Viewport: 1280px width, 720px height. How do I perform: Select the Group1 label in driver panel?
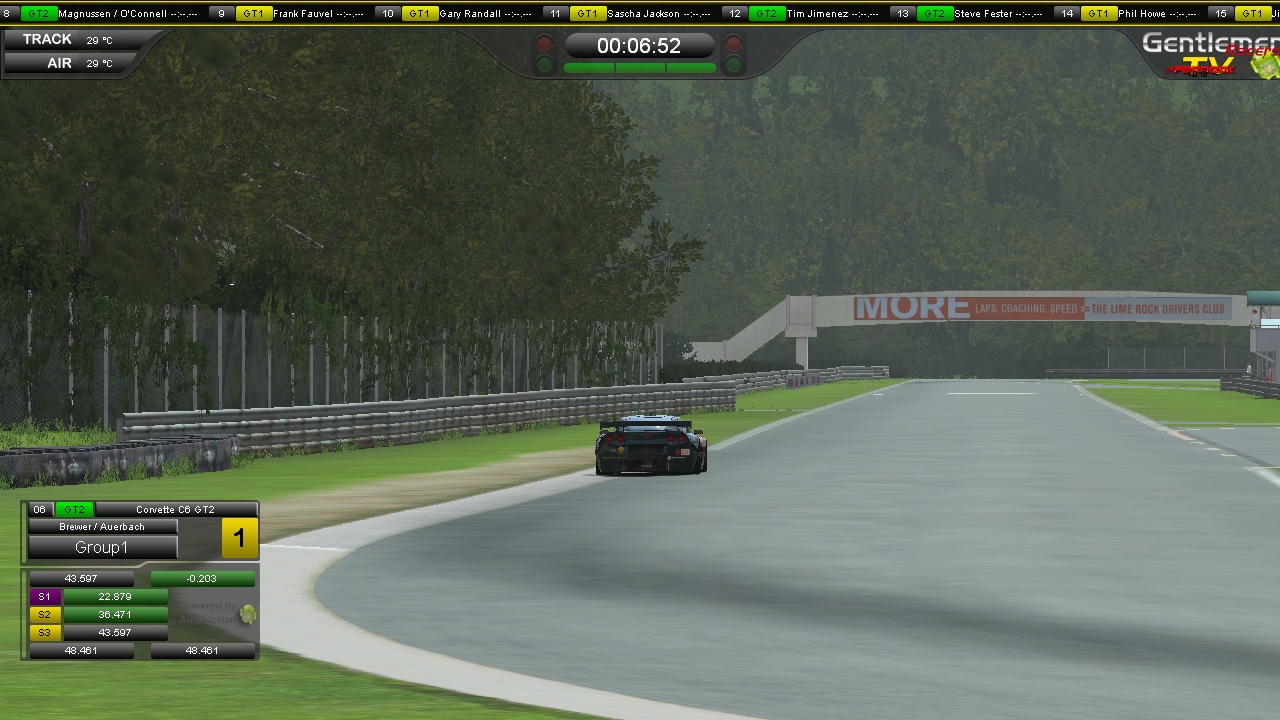click(x=102, y=547)
